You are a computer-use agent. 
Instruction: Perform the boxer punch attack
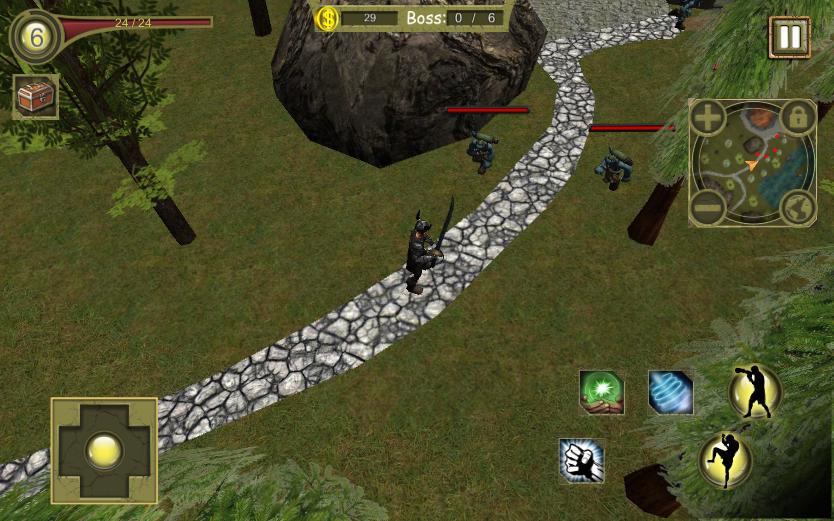pos(755,391)
